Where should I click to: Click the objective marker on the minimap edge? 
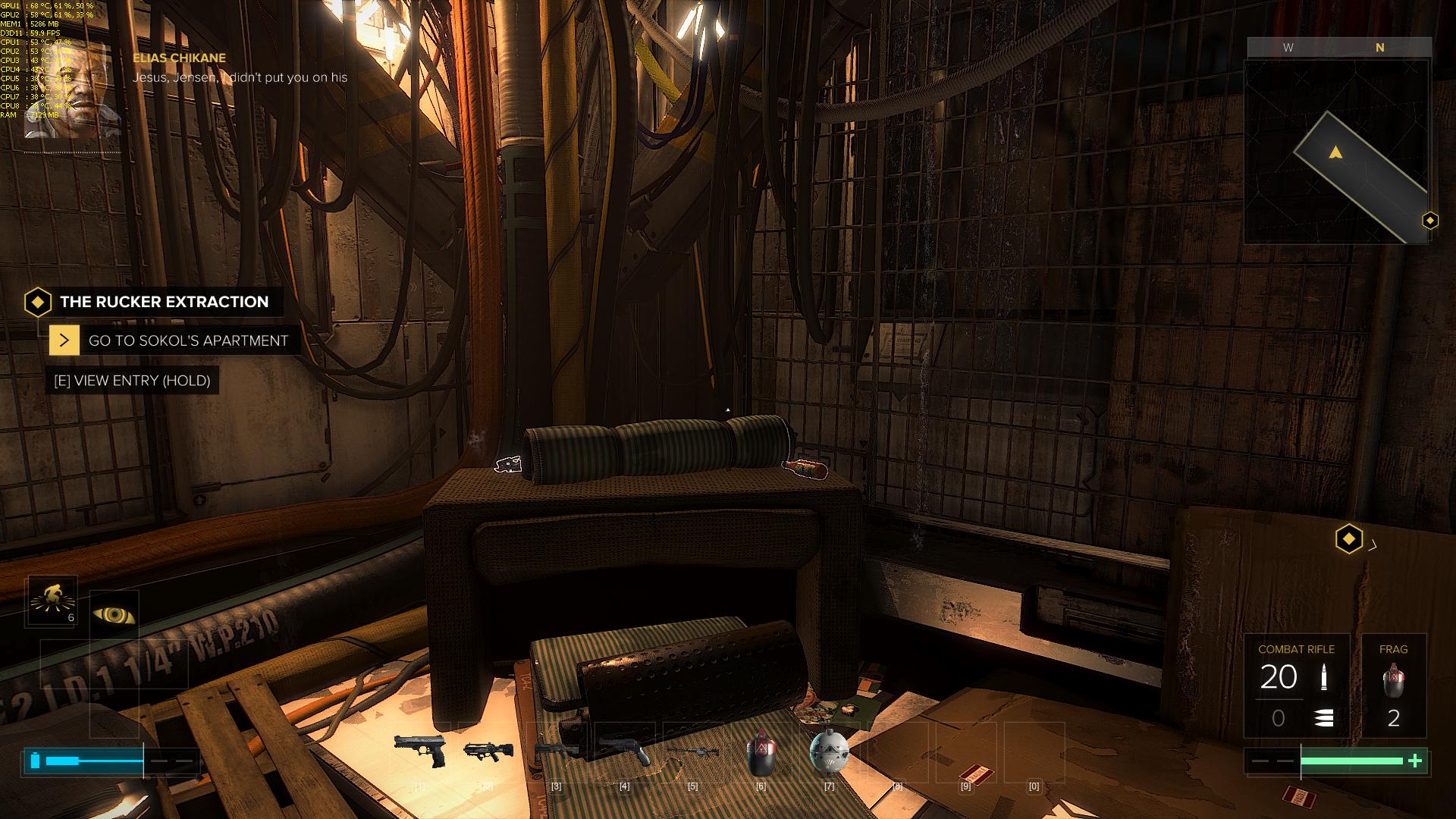coord(1430,221)
